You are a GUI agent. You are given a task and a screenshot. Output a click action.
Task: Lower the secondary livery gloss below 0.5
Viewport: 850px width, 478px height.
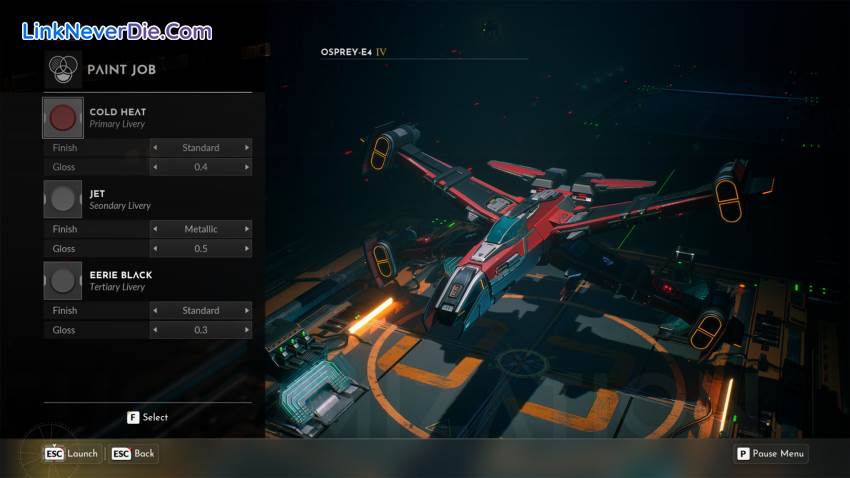[155, 248]
